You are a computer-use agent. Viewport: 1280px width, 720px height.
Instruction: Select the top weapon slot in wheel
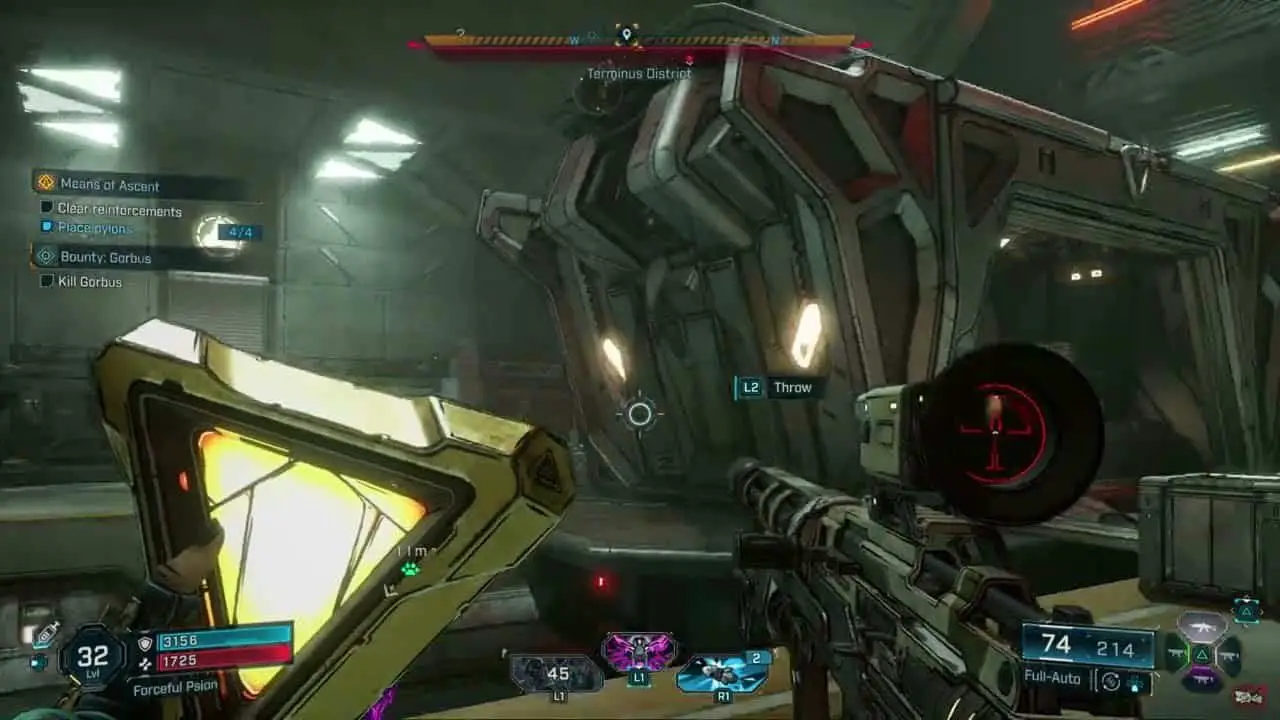1202,628
